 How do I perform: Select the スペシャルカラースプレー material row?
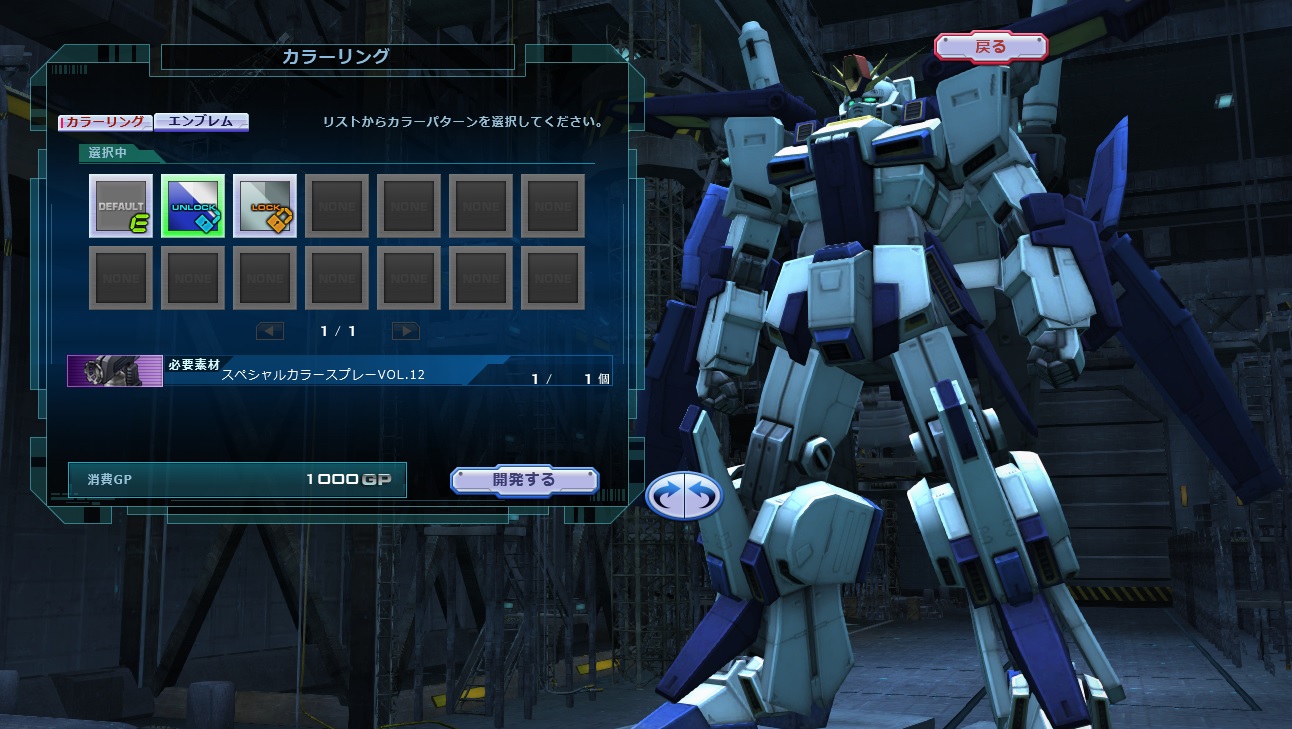340,371
